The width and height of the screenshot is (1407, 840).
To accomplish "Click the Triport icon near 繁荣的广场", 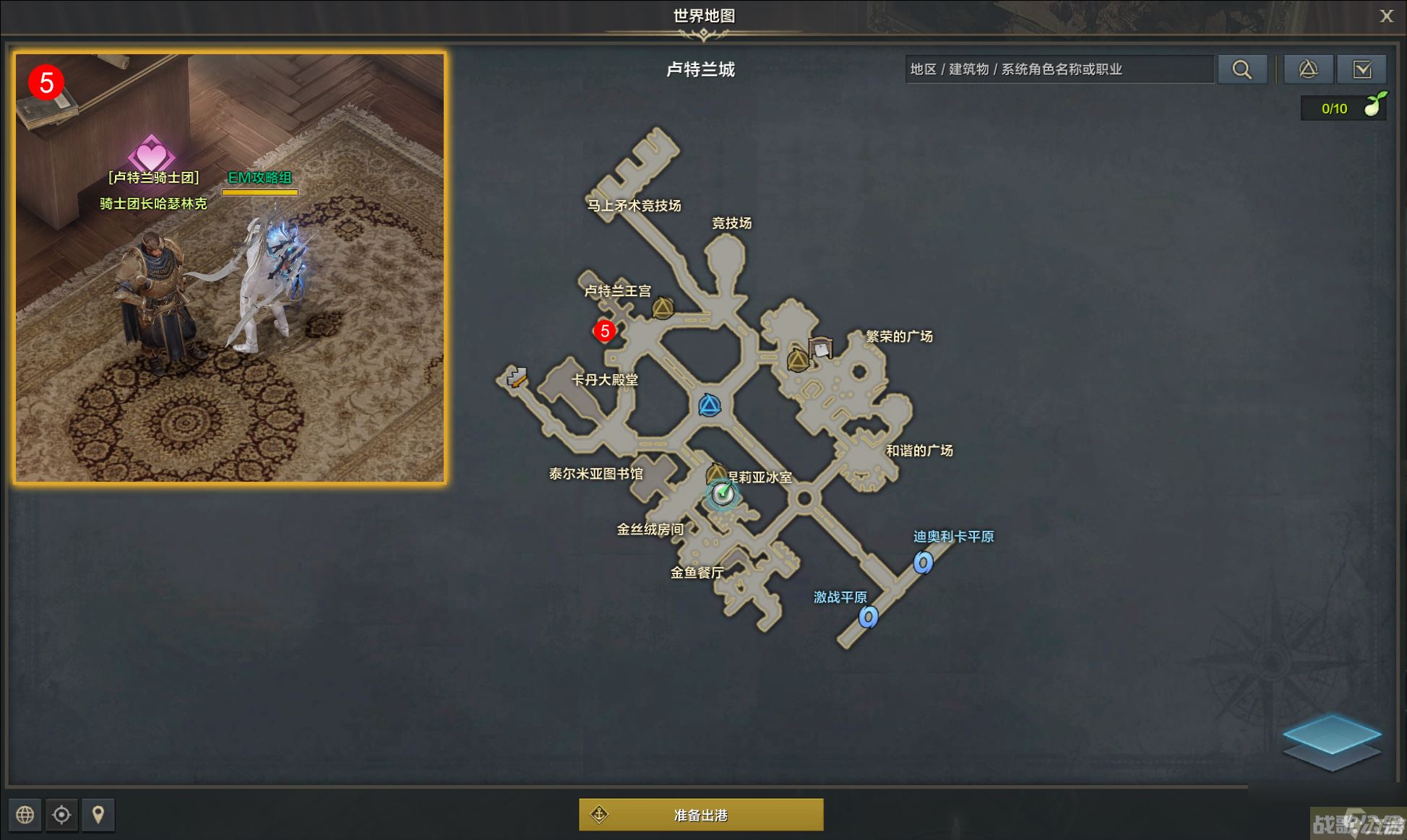I will [797, 359].
